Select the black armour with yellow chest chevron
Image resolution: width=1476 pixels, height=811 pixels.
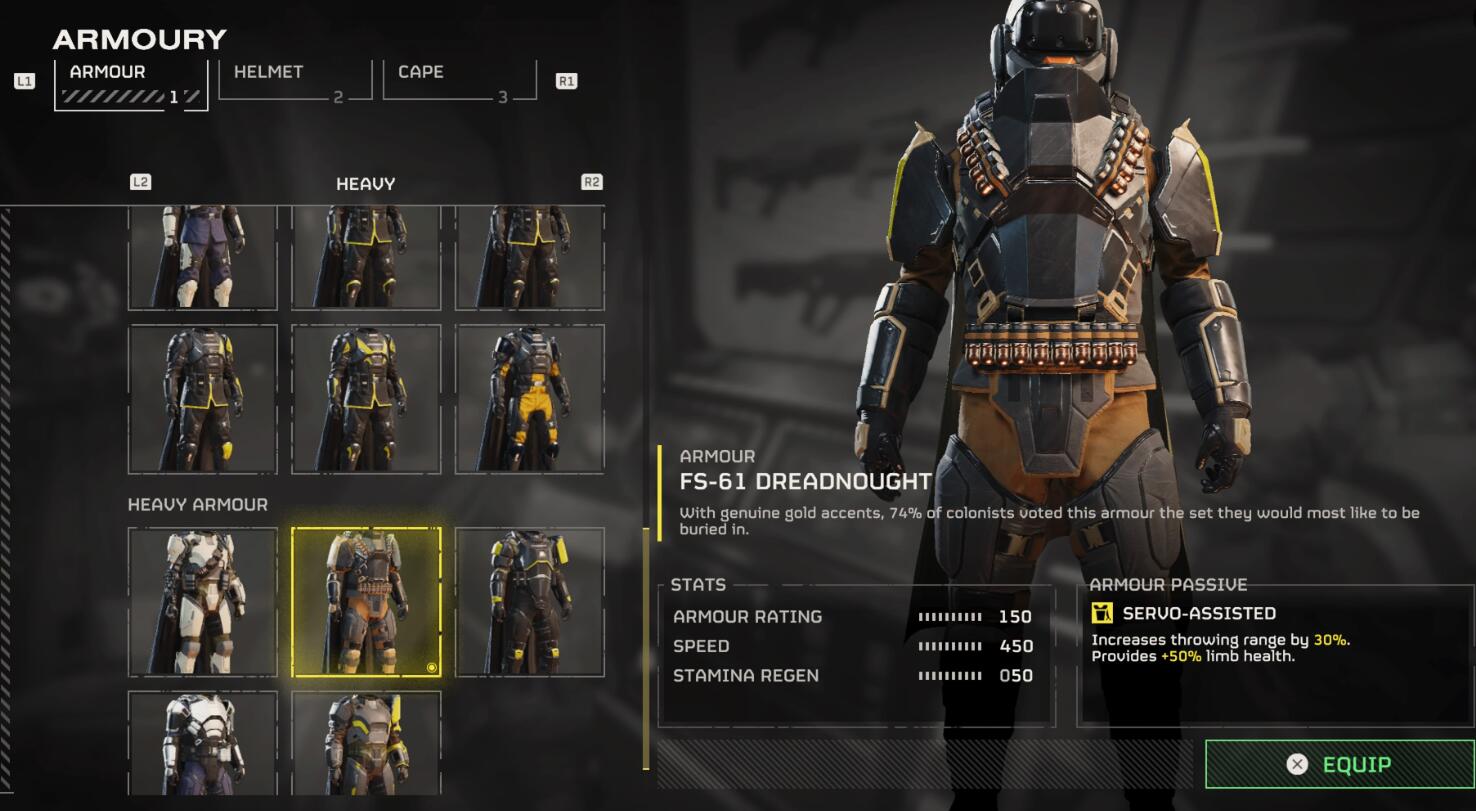(x=366, y=398)
